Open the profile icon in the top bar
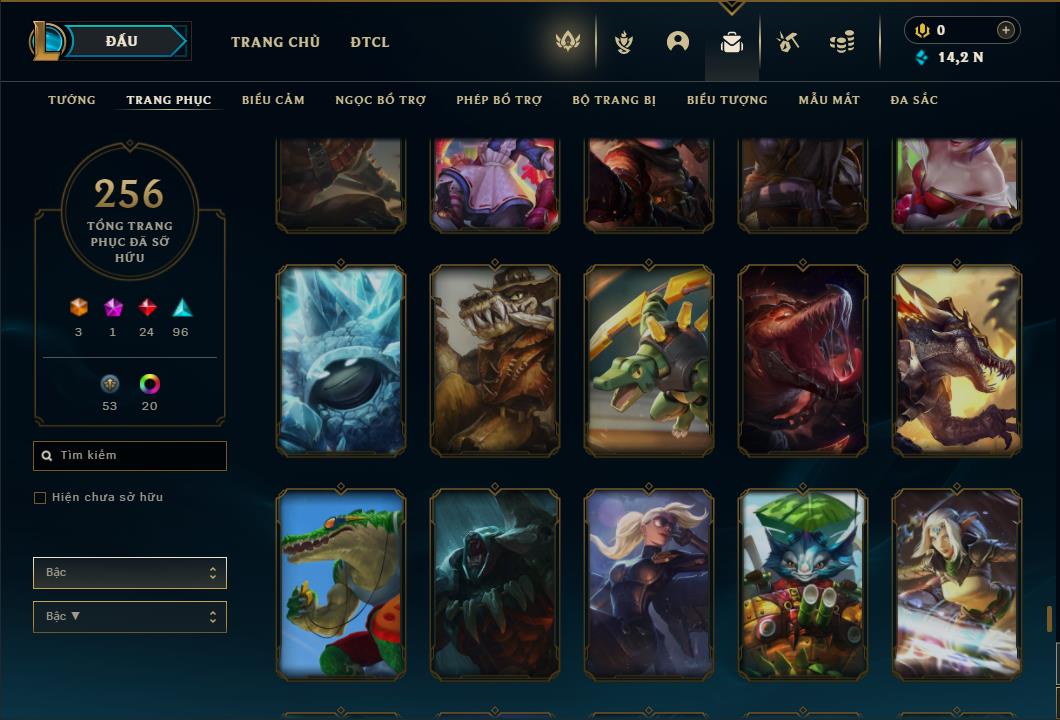1060x720 pixels. [678, 42]
